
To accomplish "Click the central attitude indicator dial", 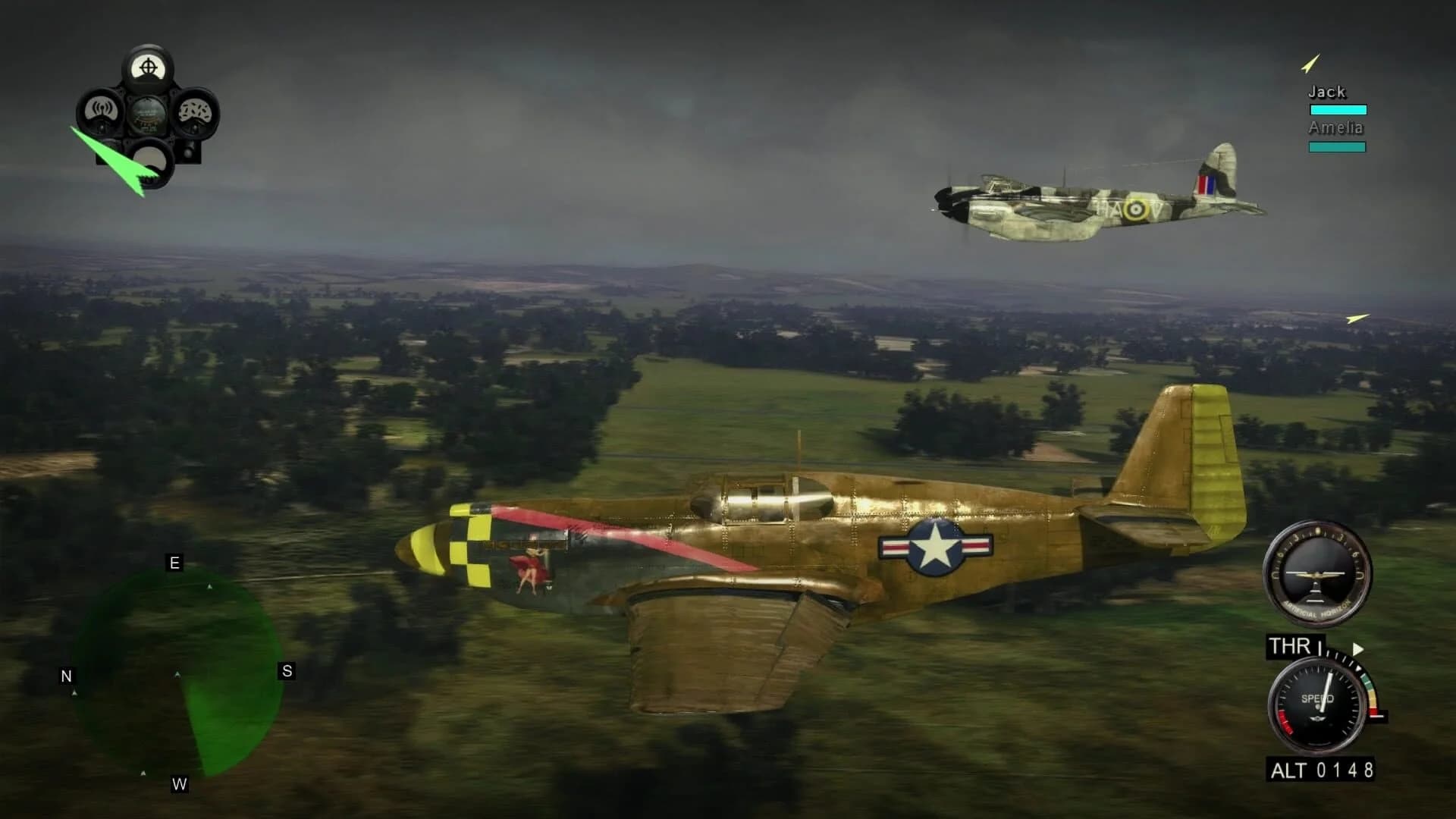I will [149, 114].
